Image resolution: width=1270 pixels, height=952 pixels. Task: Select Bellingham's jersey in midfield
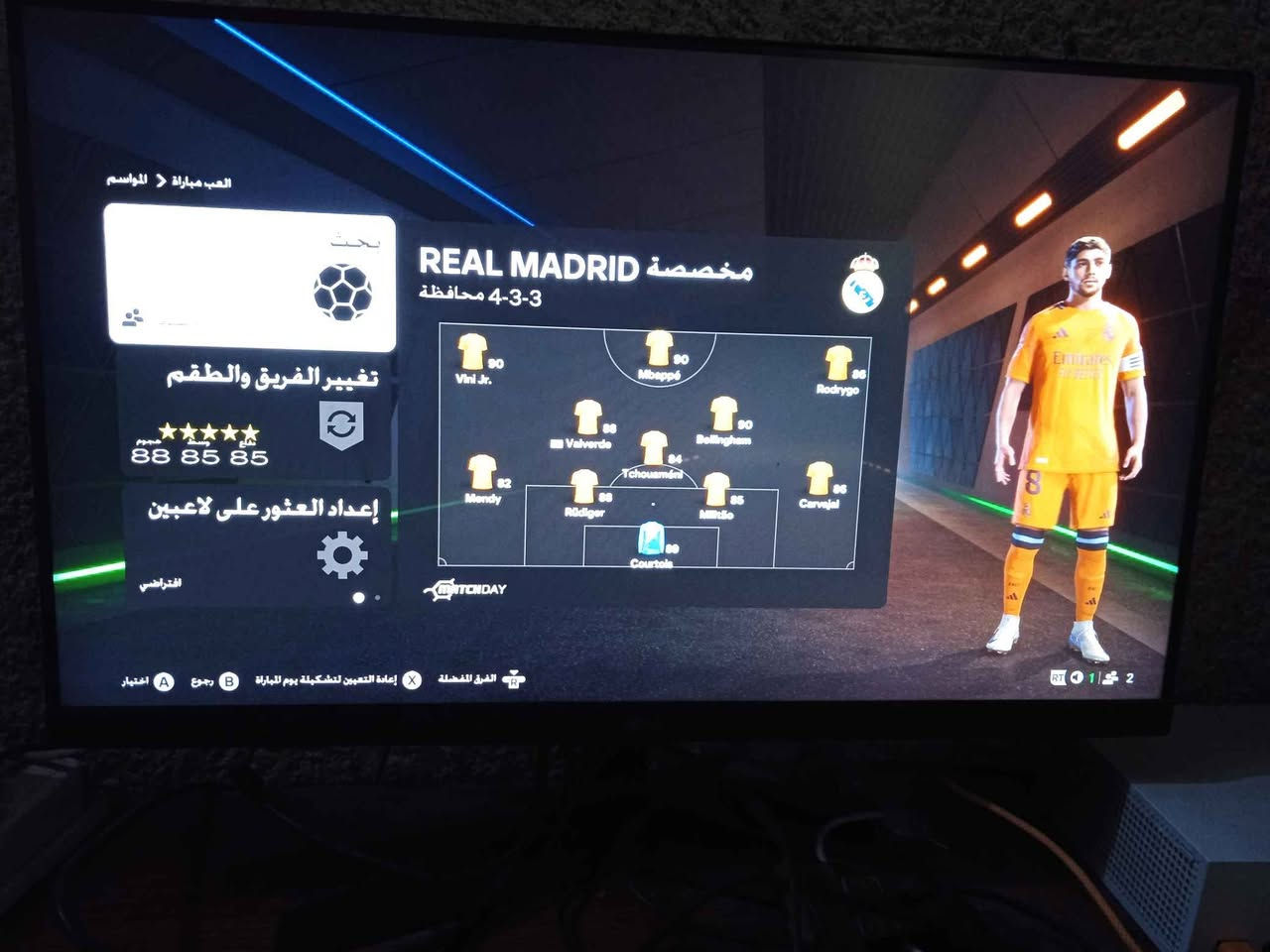pyautogui.click(x=721, y=411)
